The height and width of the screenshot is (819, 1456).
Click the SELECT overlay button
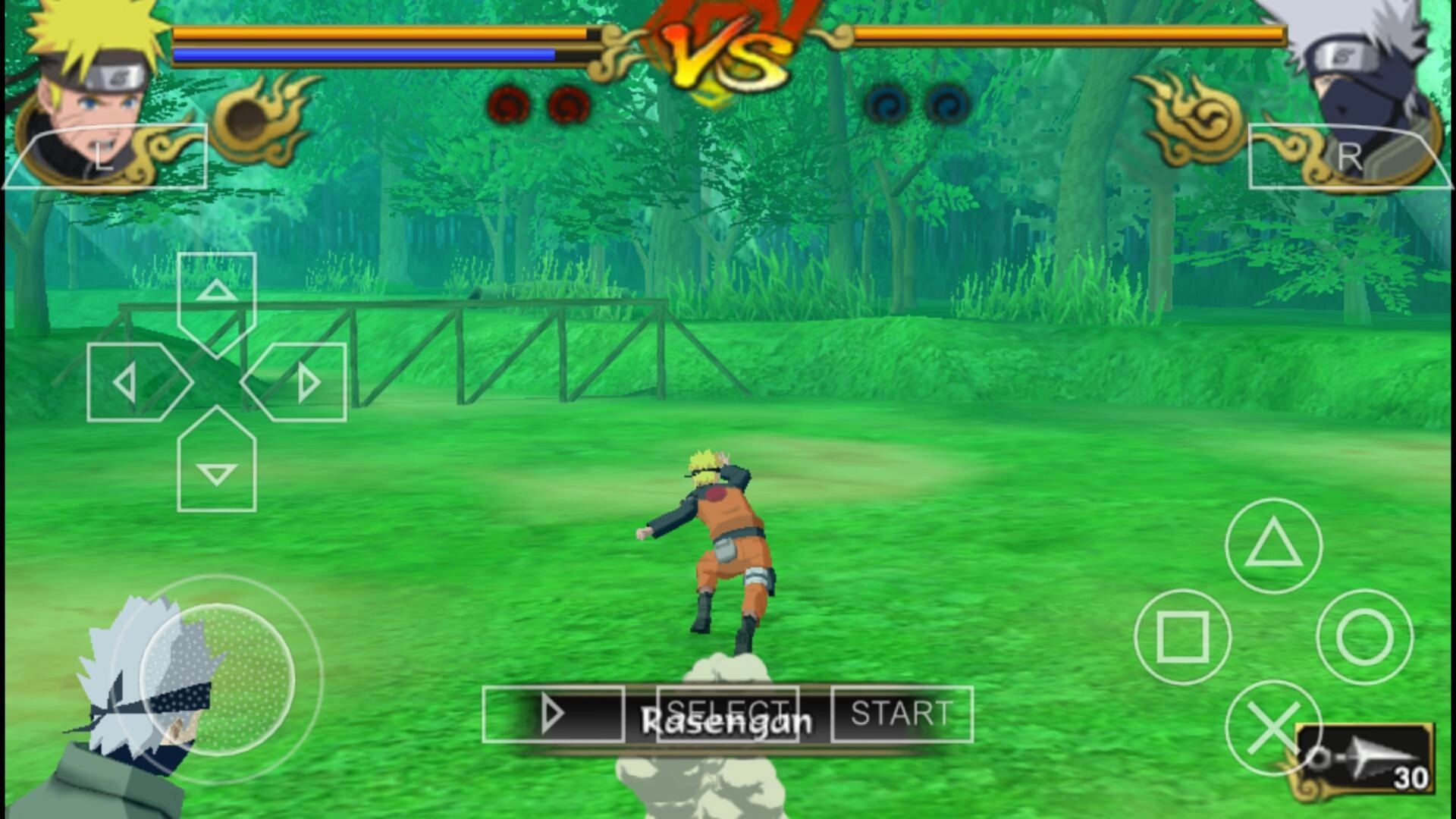[727, 714]
